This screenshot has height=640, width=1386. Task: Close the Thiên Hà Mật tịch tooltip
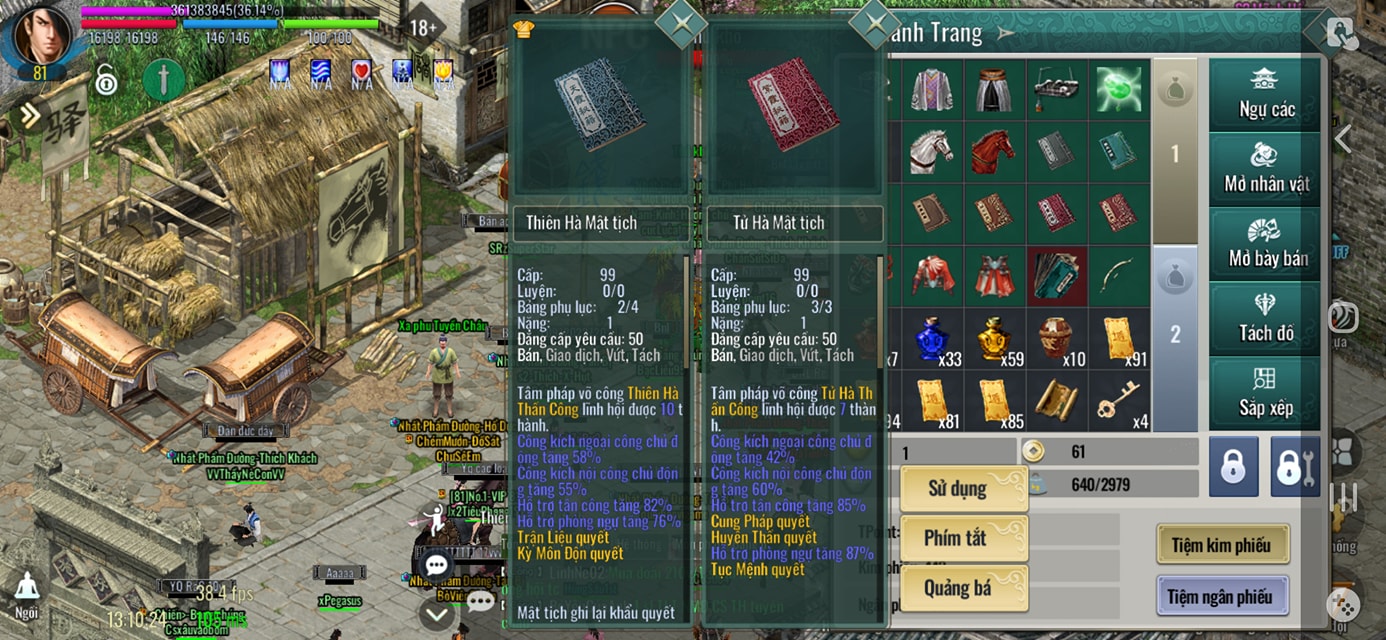point(680,24)
